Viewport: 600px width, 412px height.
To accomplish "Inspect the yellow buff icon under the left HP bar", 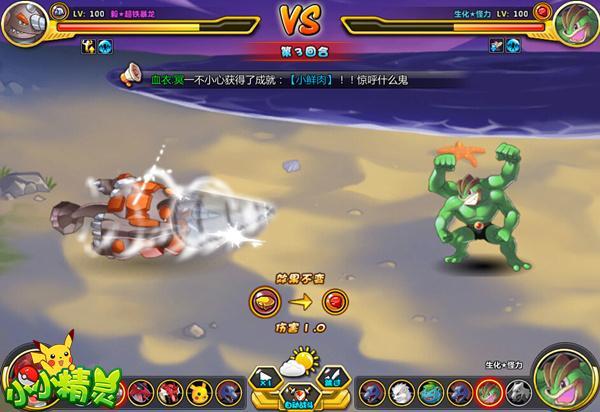I will pyautogui.click(x=86, y=46).
